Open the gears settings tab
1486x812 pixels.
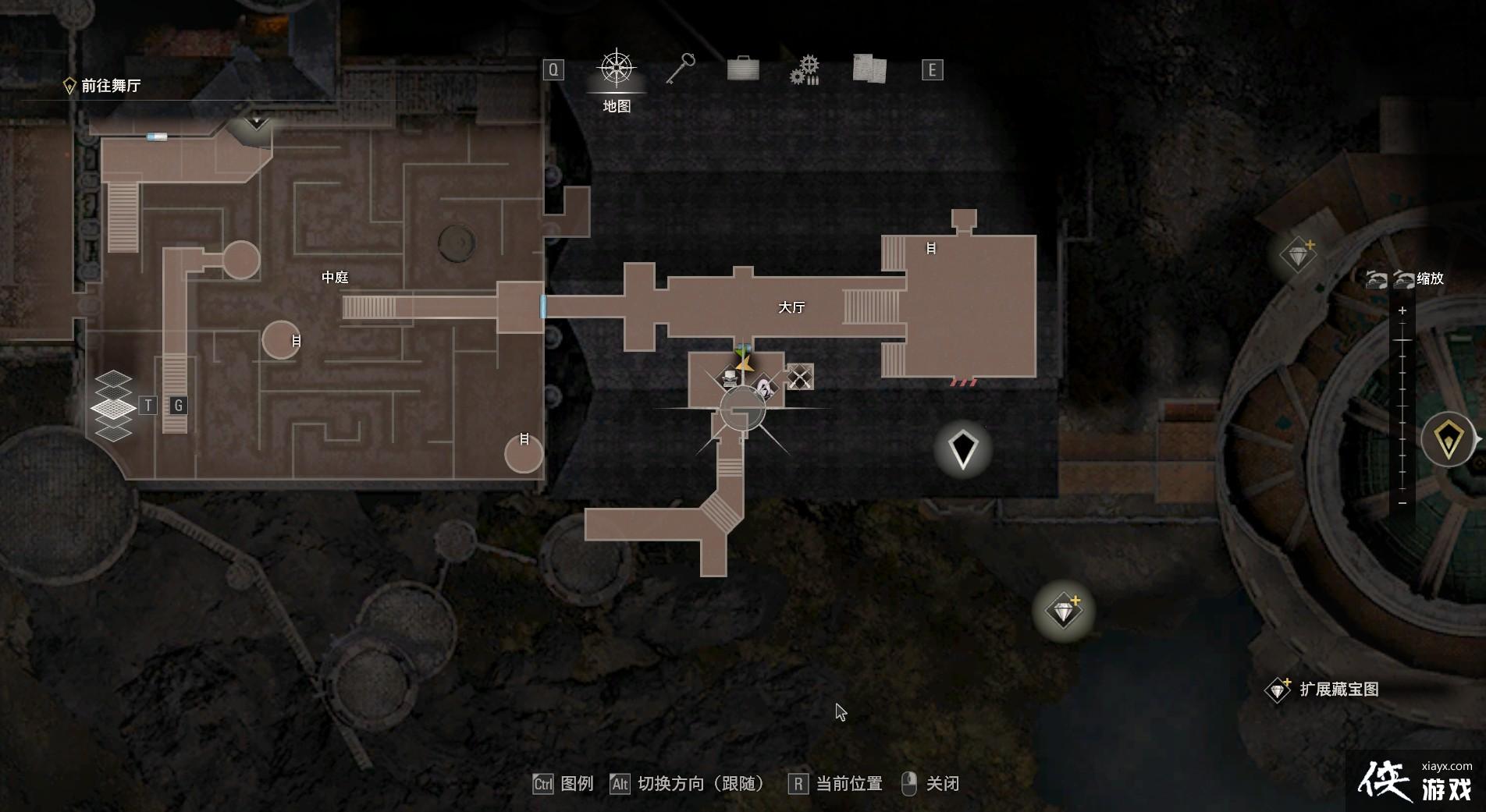pyautogui.click(x=805, y=70)
